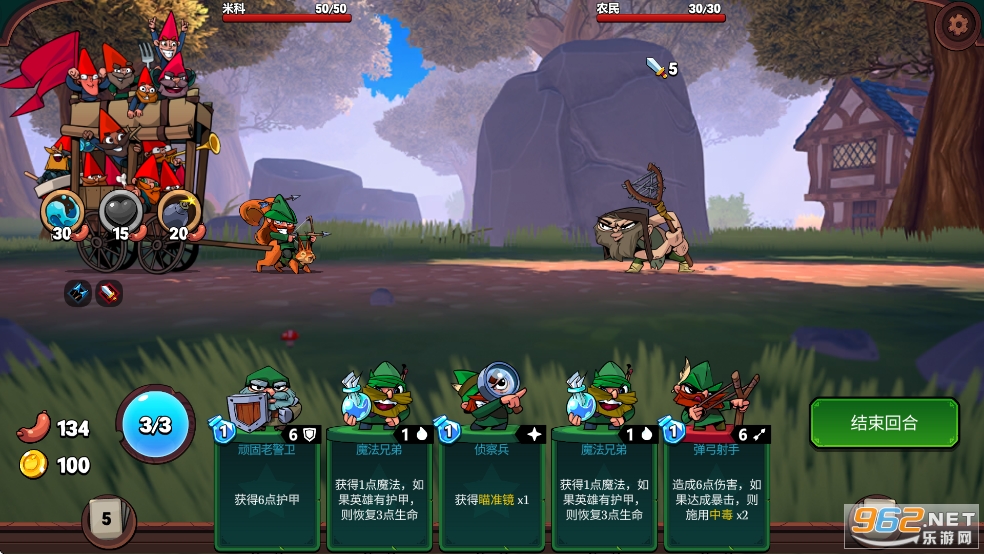
Task: Activate the blue mana orb cart ability
Action: coord(62,210)
